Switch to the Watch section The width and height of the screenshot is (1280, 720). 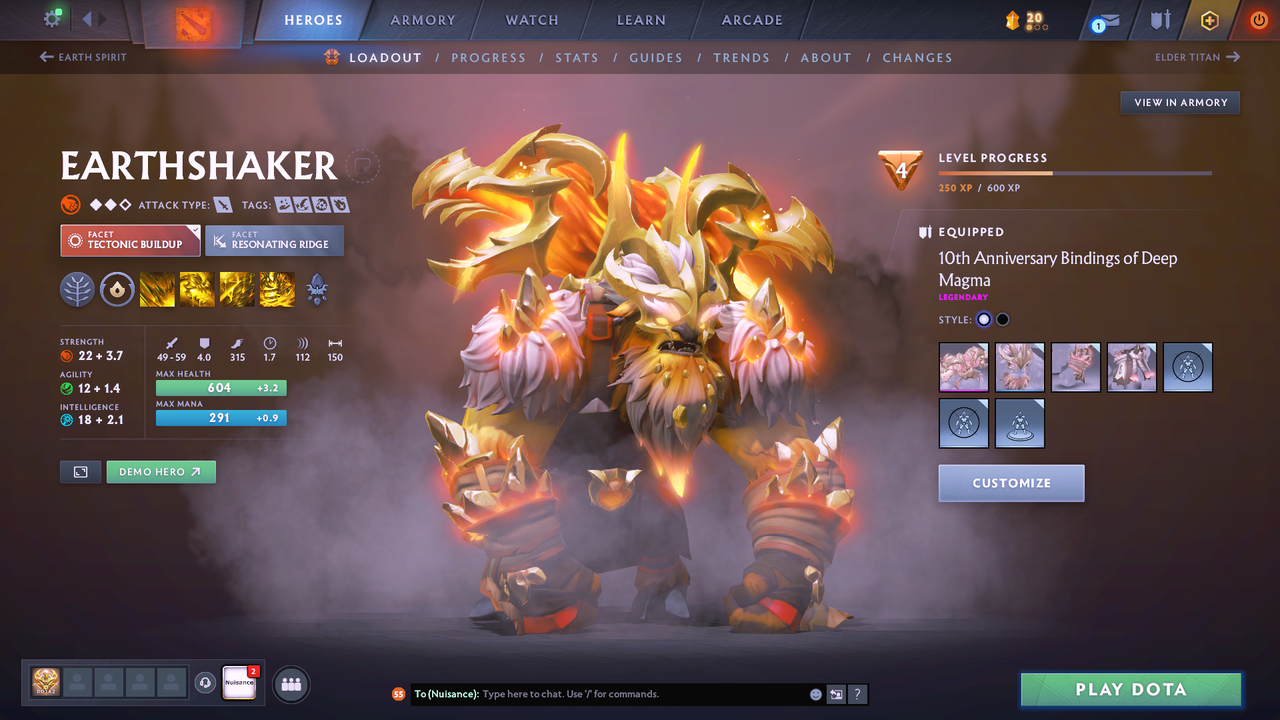pos(532,20)
